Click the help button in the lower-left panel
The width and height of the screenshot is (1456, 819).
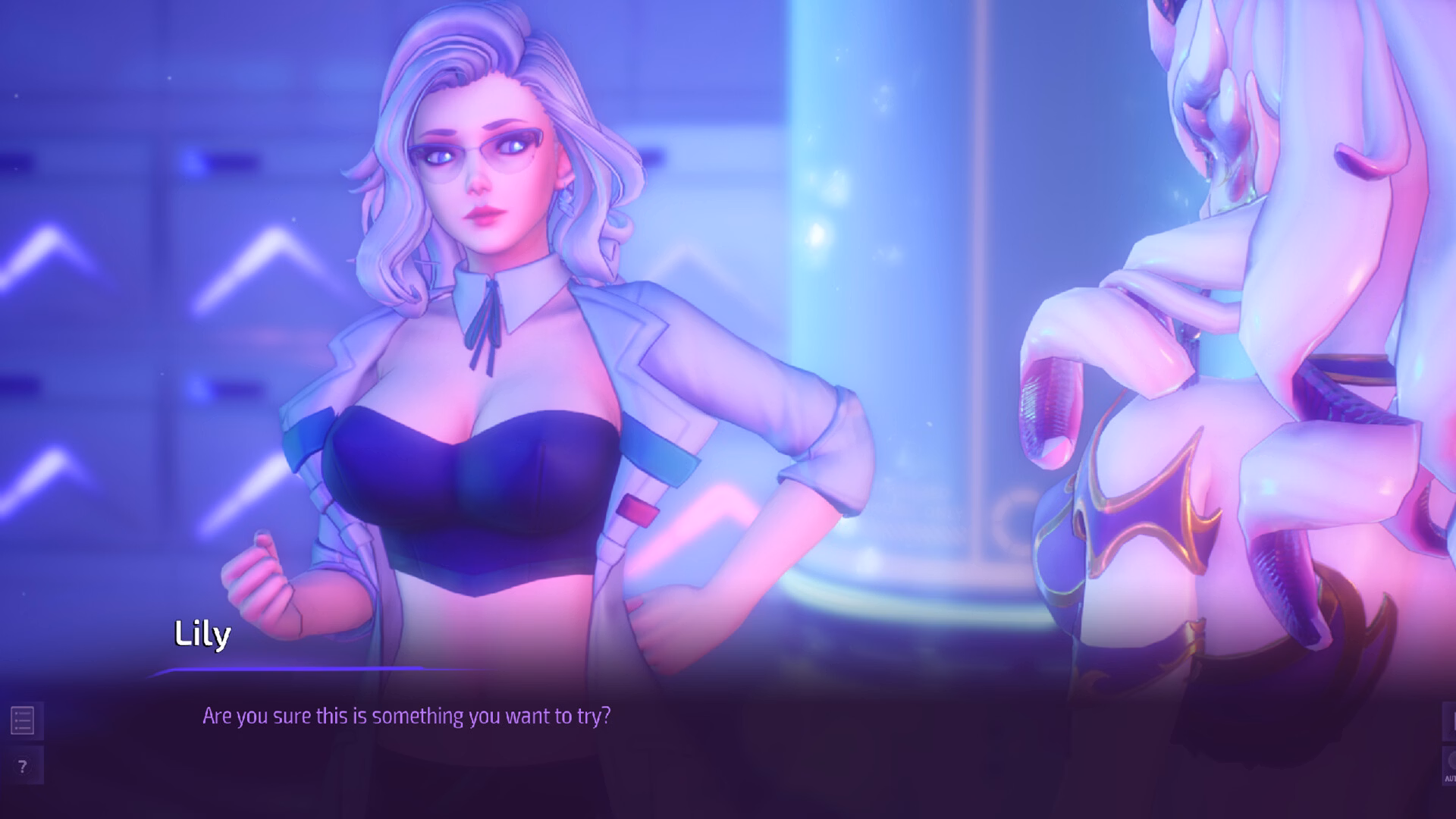tap(22, 765)
